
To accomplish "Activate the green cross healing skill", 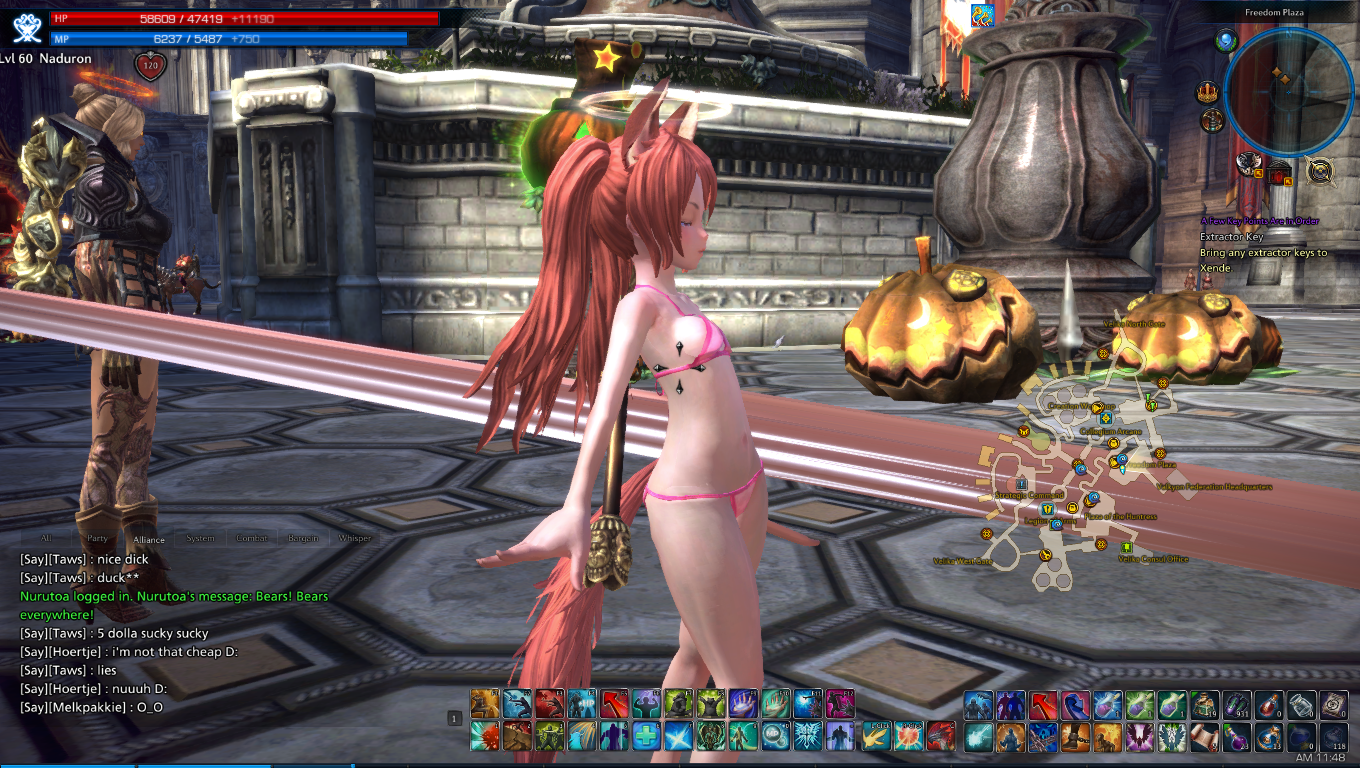I will pos(646,736).
